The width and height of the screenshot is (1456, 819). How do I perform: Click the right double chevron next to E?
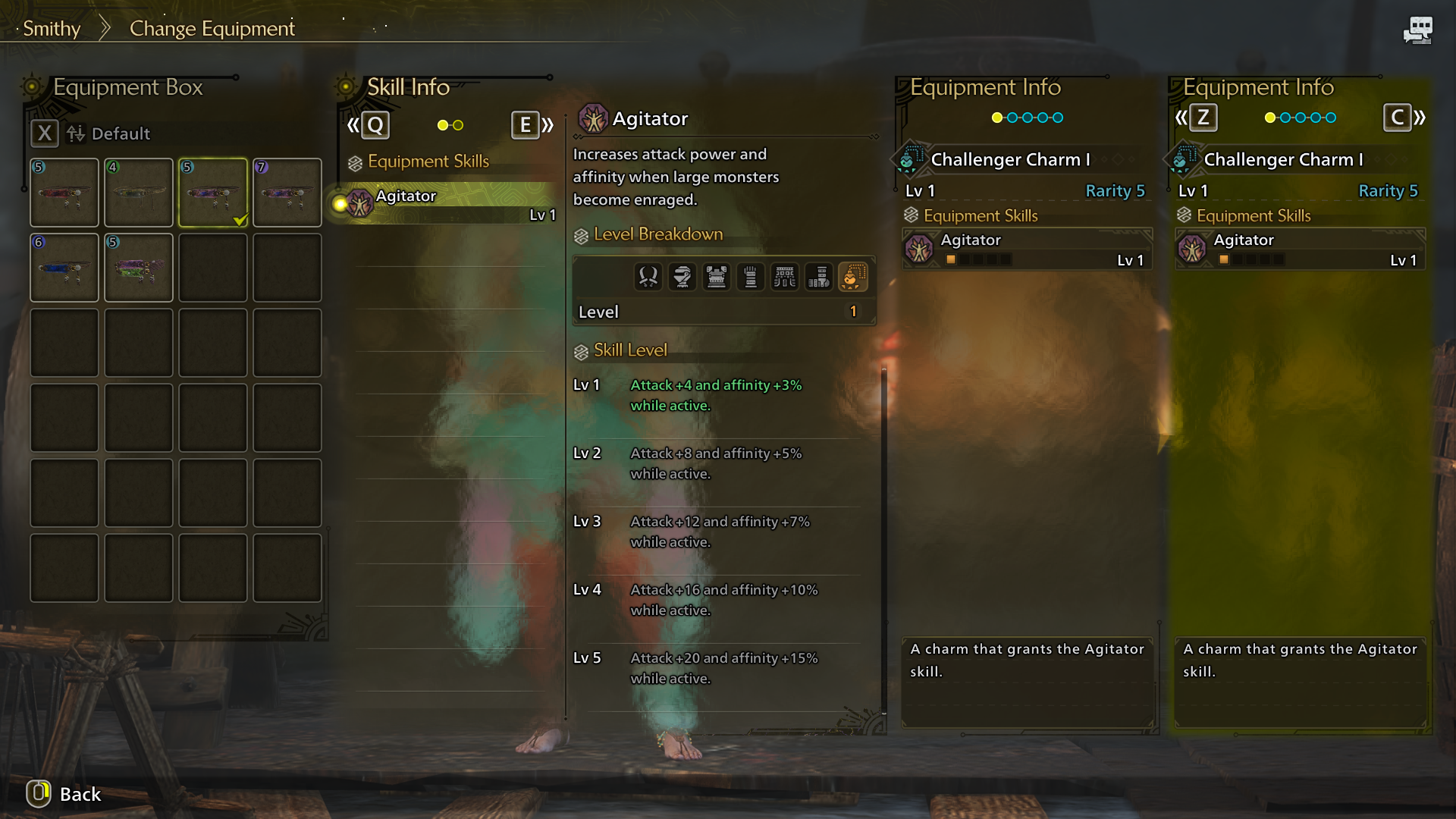click(x=547, y=125)
